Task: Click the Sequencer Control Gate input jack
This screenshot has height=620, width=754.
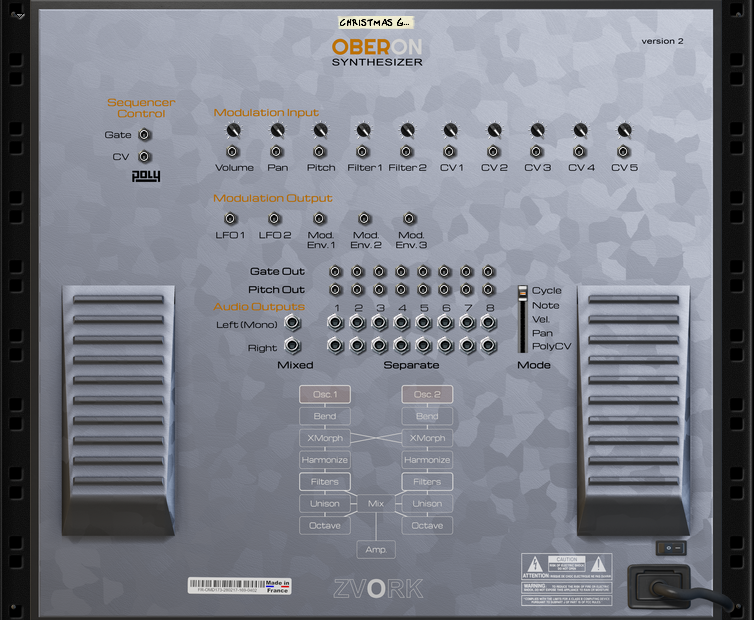Action: 145,134
